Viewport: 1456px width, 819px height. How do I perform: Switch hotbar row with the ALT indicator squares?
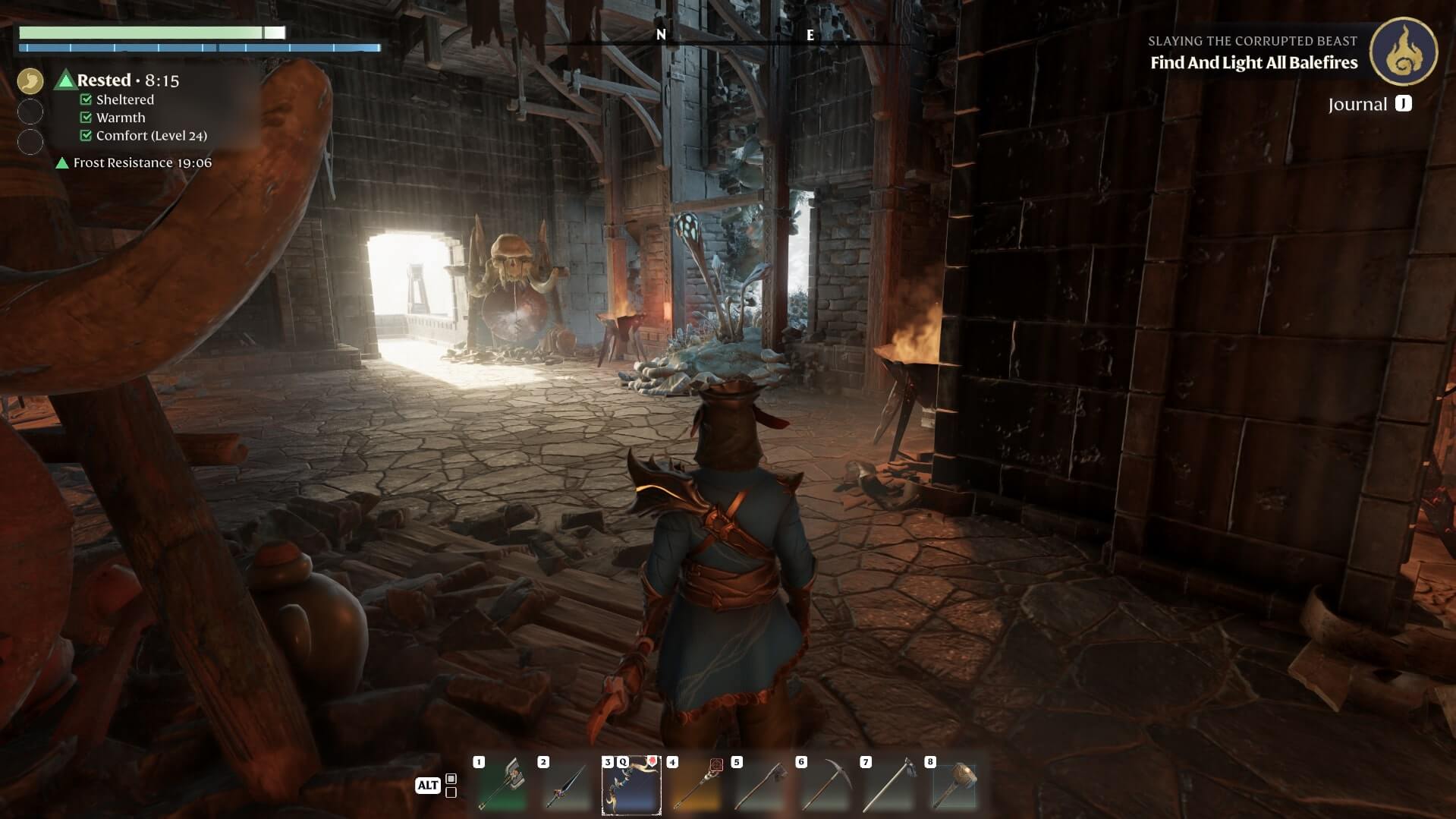click(451, 786)
